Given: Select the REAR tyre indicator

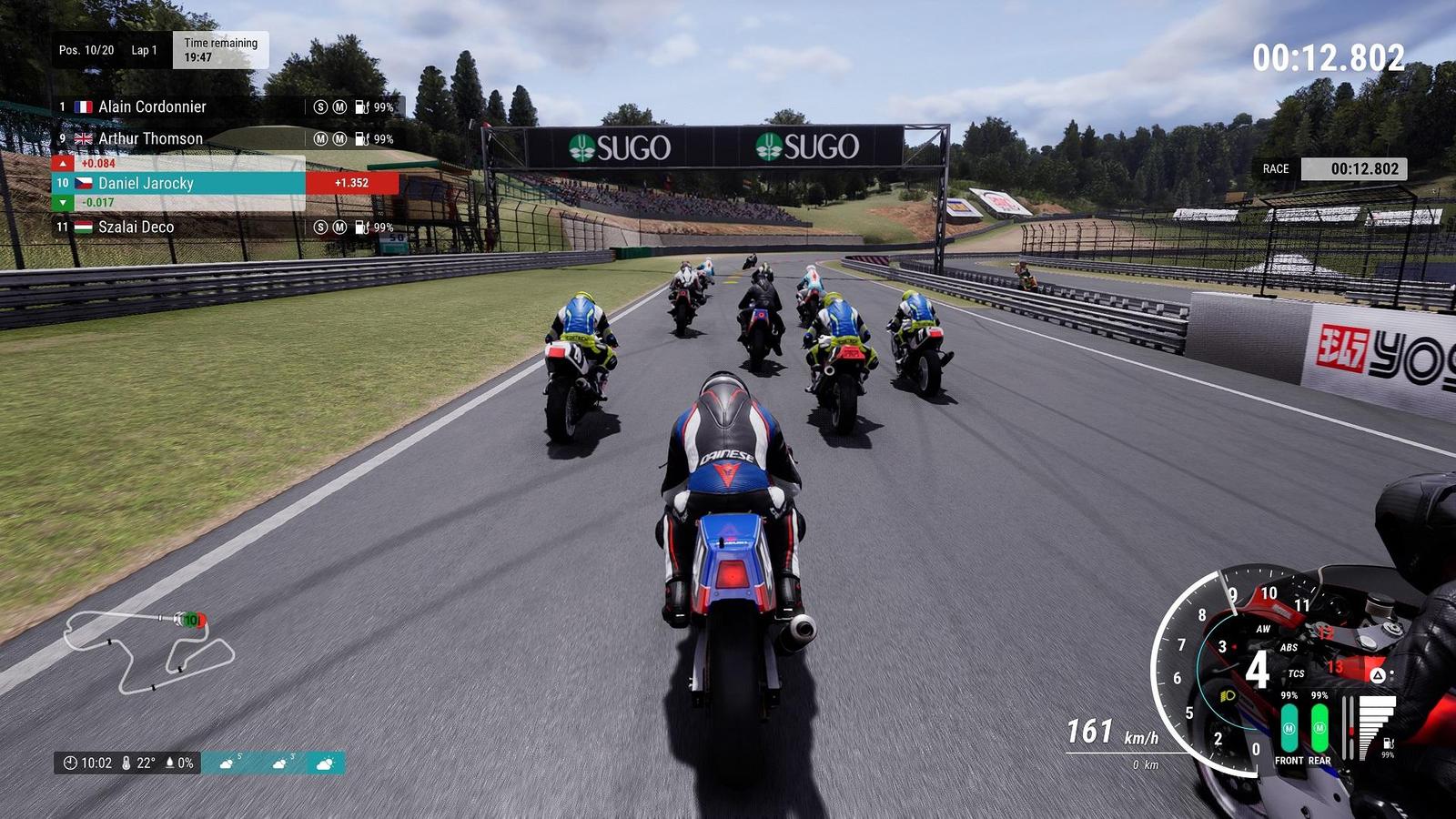Looking at the screenshot, I should tap(1319, 730).
